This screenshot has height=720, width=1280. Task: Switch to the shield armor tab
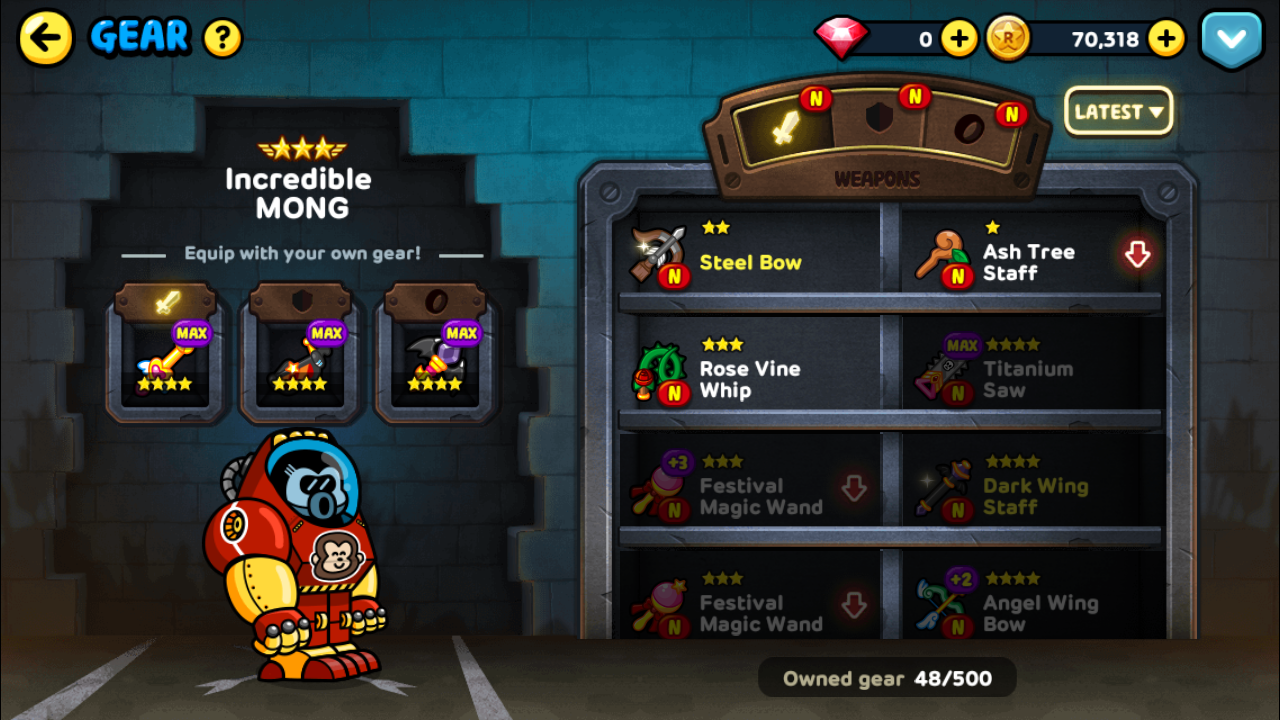click(x=877, y=120)
